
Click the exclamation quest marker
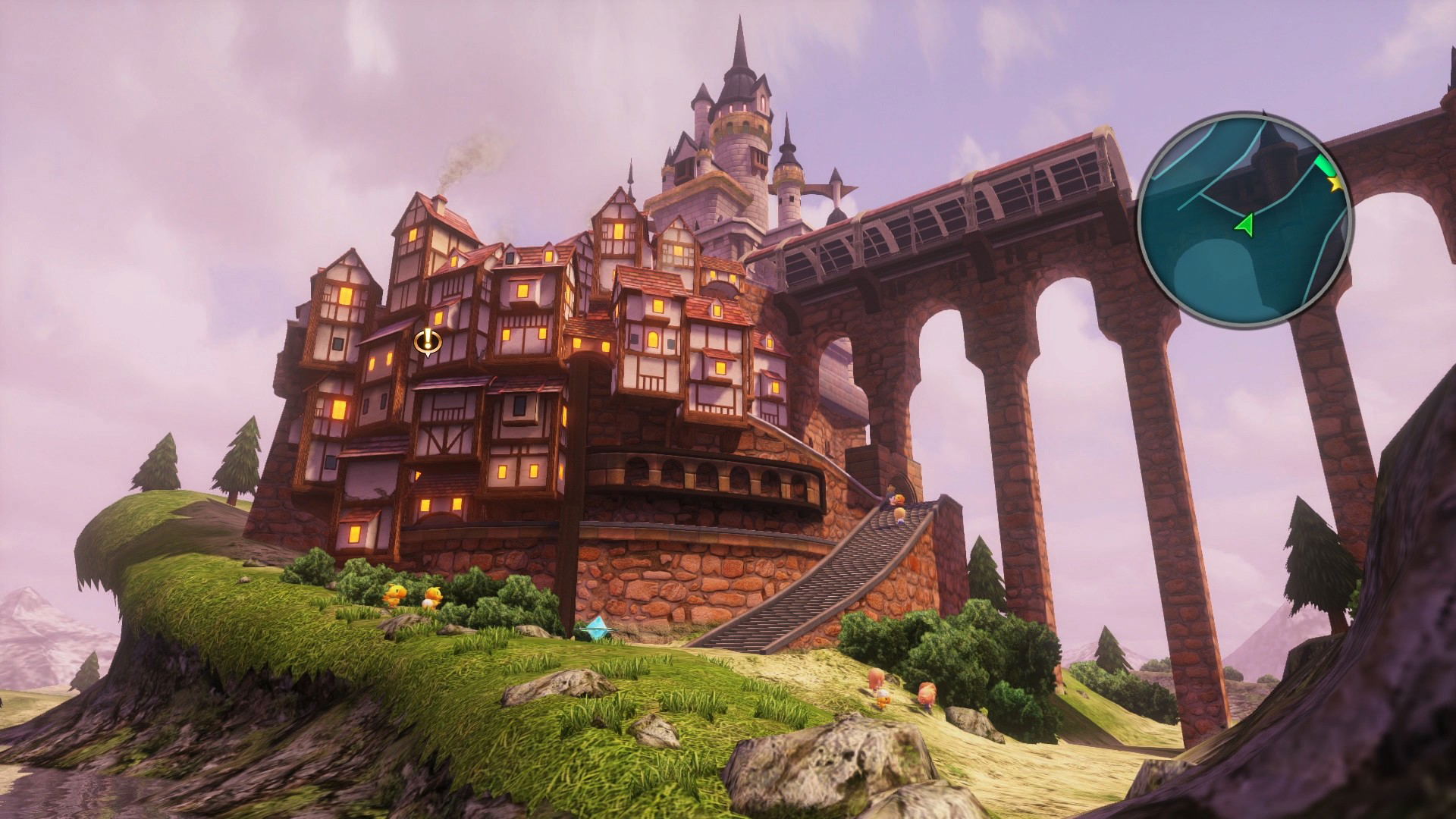tap(428, 341)
